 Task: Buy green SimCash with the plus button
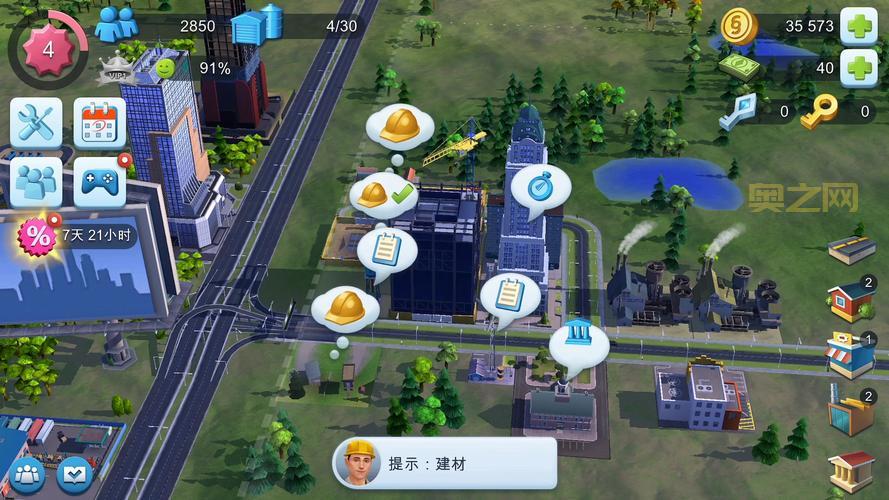tap(858, 68)
